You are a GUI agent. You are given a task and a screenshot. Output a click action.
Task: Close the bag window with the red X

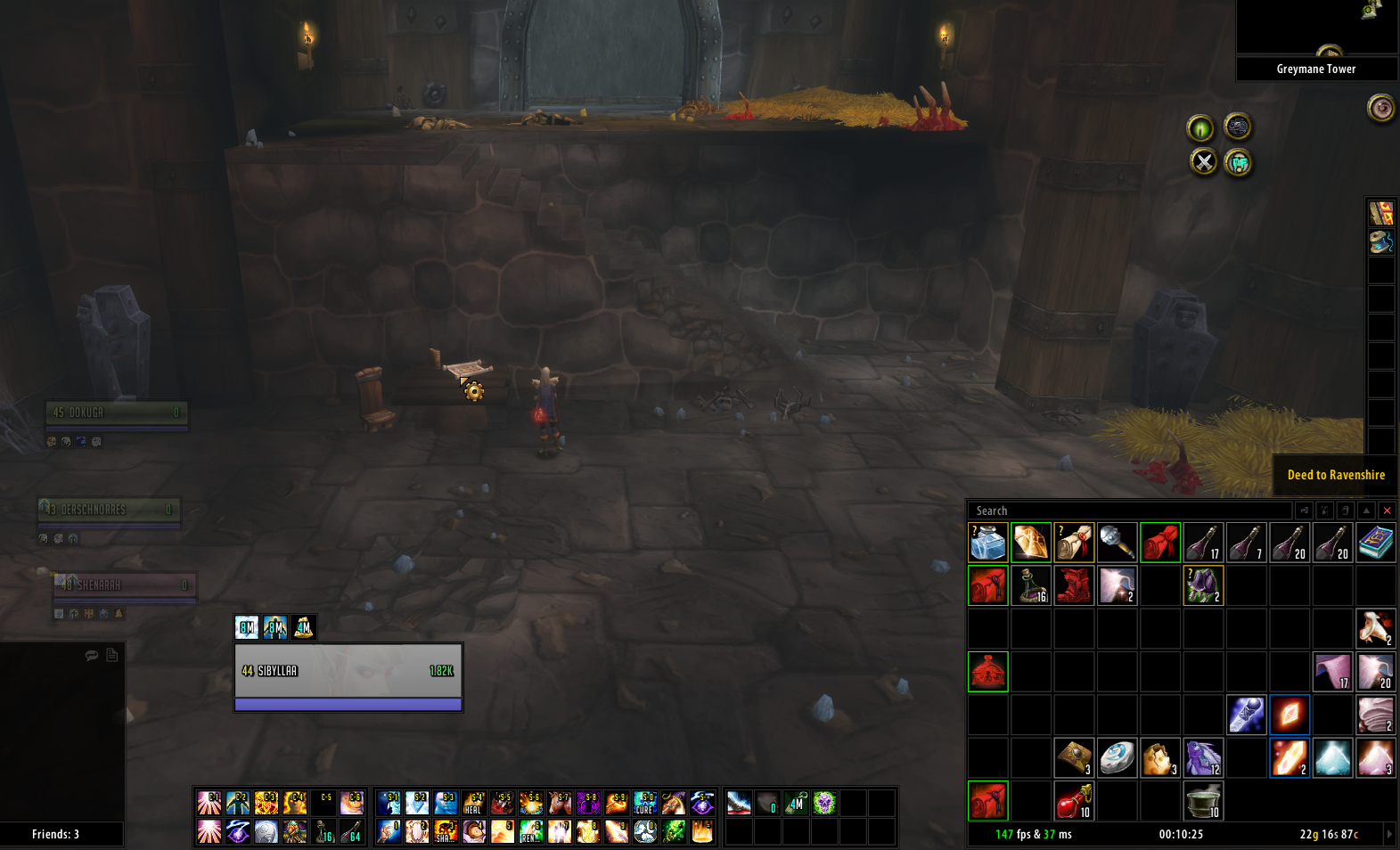pyautogui.click(x=1387, y=511)
